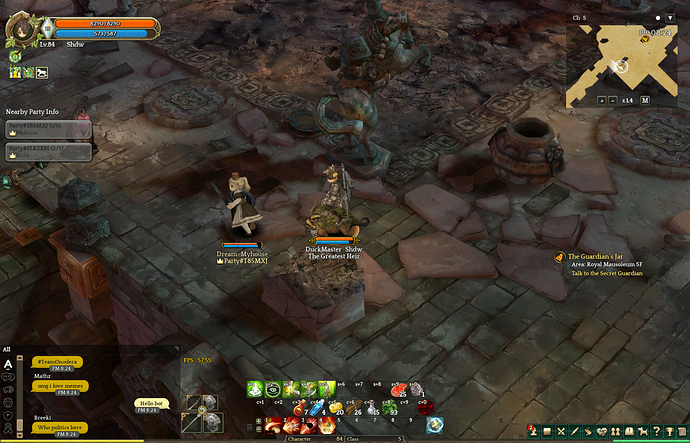Select the first nearby party entry

48,128
